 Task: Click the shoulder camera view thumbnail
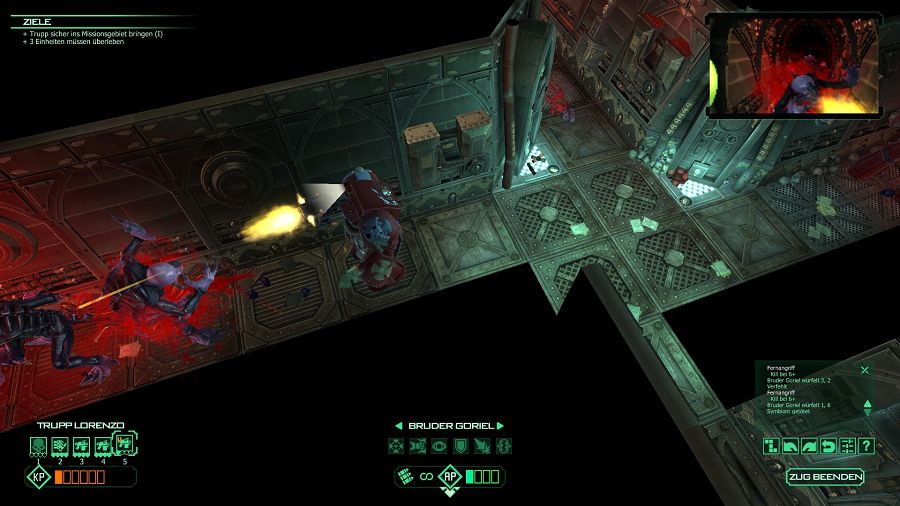pos(793,66)
